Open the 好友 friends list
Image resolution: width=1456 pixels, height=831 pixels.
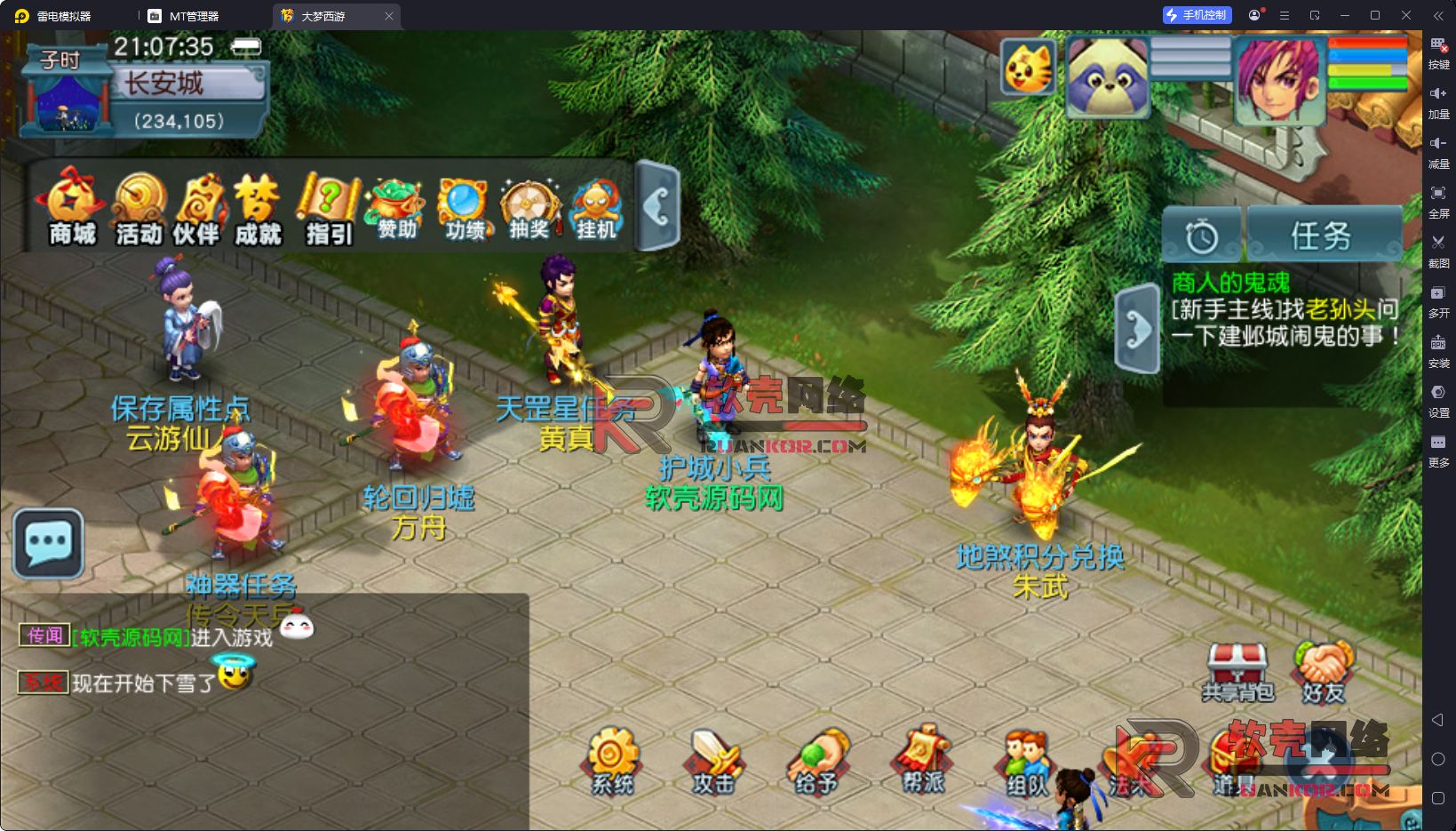click(1324, 673)
